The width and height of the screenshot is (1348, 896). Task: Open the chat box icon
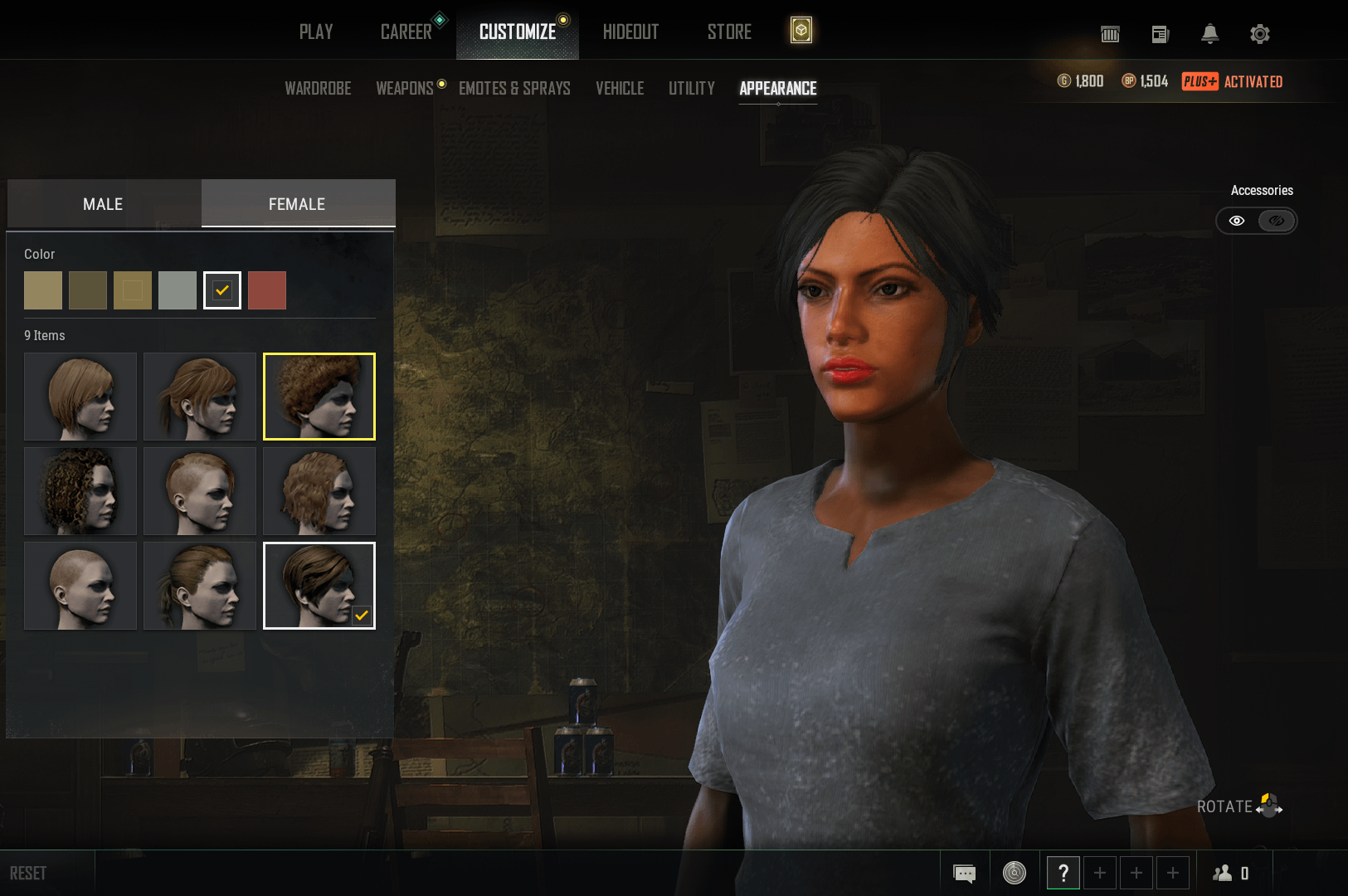coord(965,873)
